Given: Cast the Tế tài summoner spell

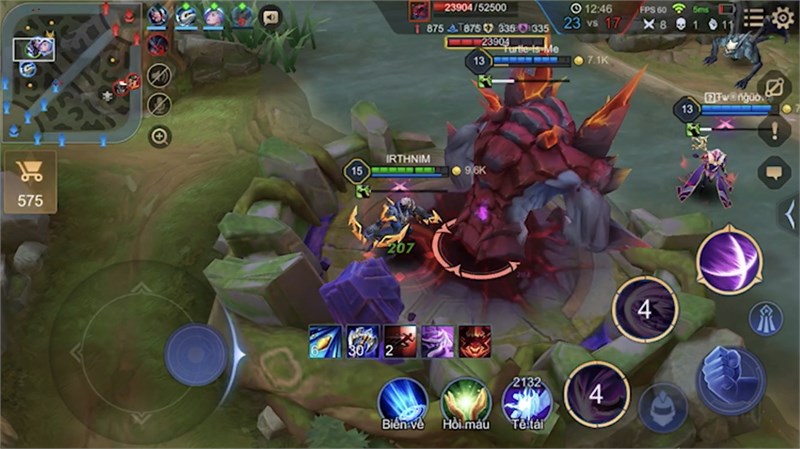Looking at the screenshot, I should coord(527,402).
